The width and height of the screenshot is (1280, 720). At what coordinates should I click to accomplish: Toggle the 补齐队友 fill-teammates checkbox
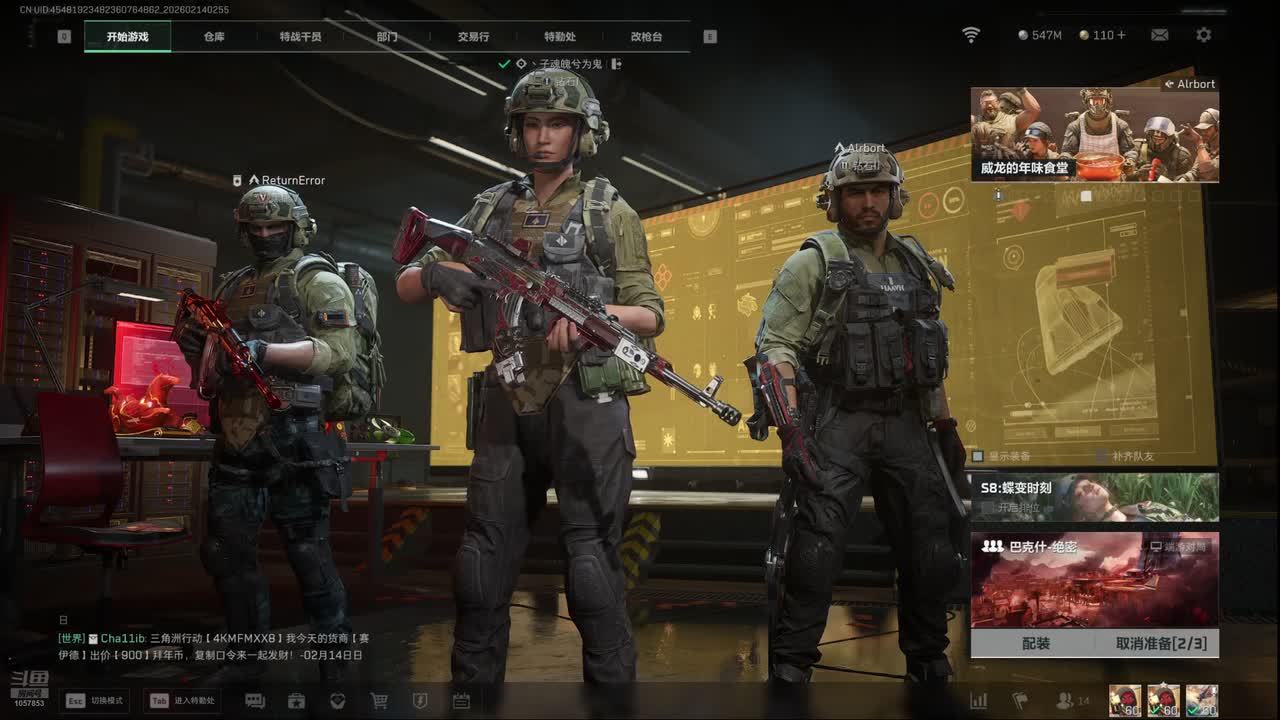(1102, 456)
